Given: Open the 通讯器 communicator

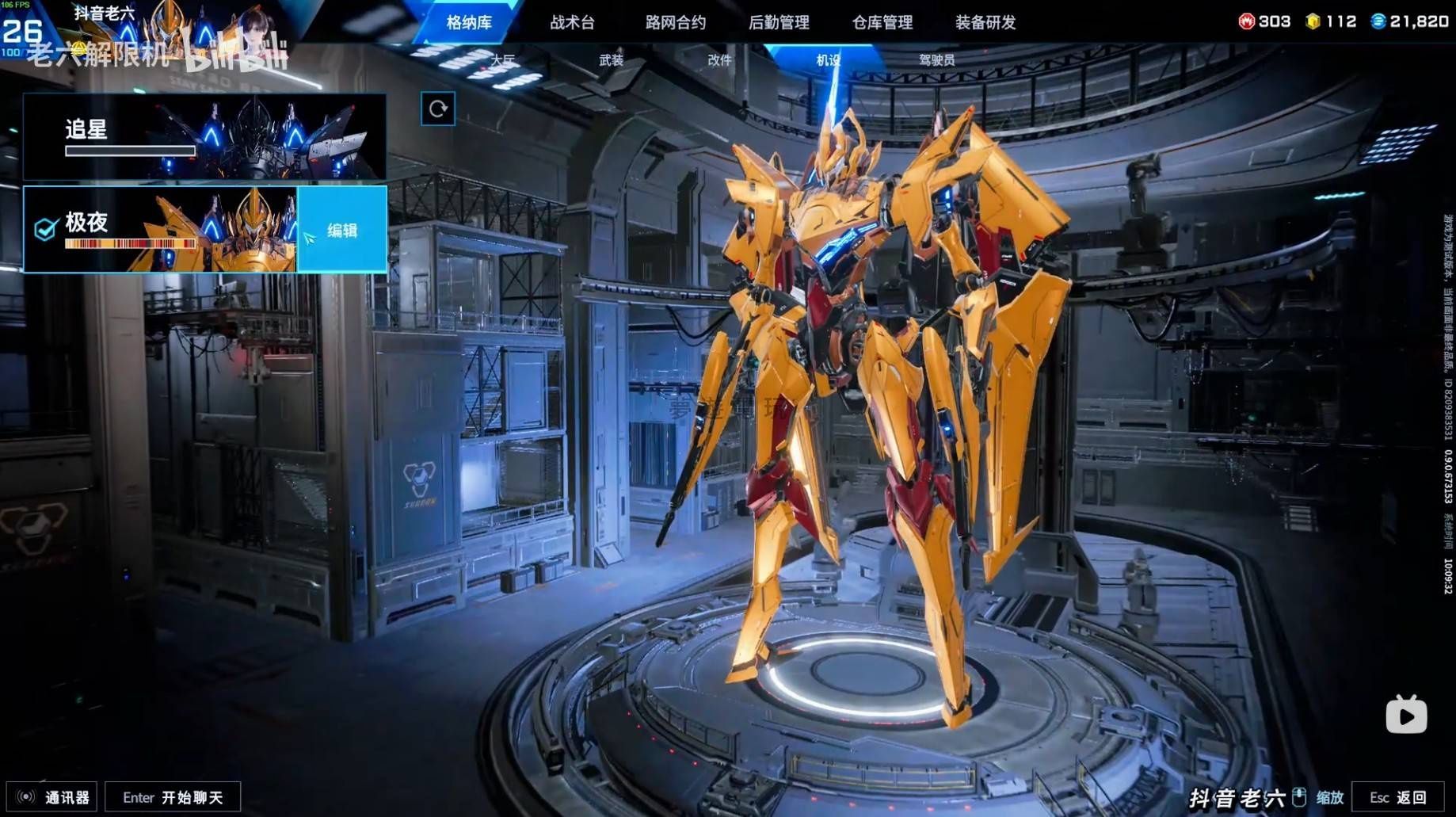Looking at the screenshot, I should 52,797.
